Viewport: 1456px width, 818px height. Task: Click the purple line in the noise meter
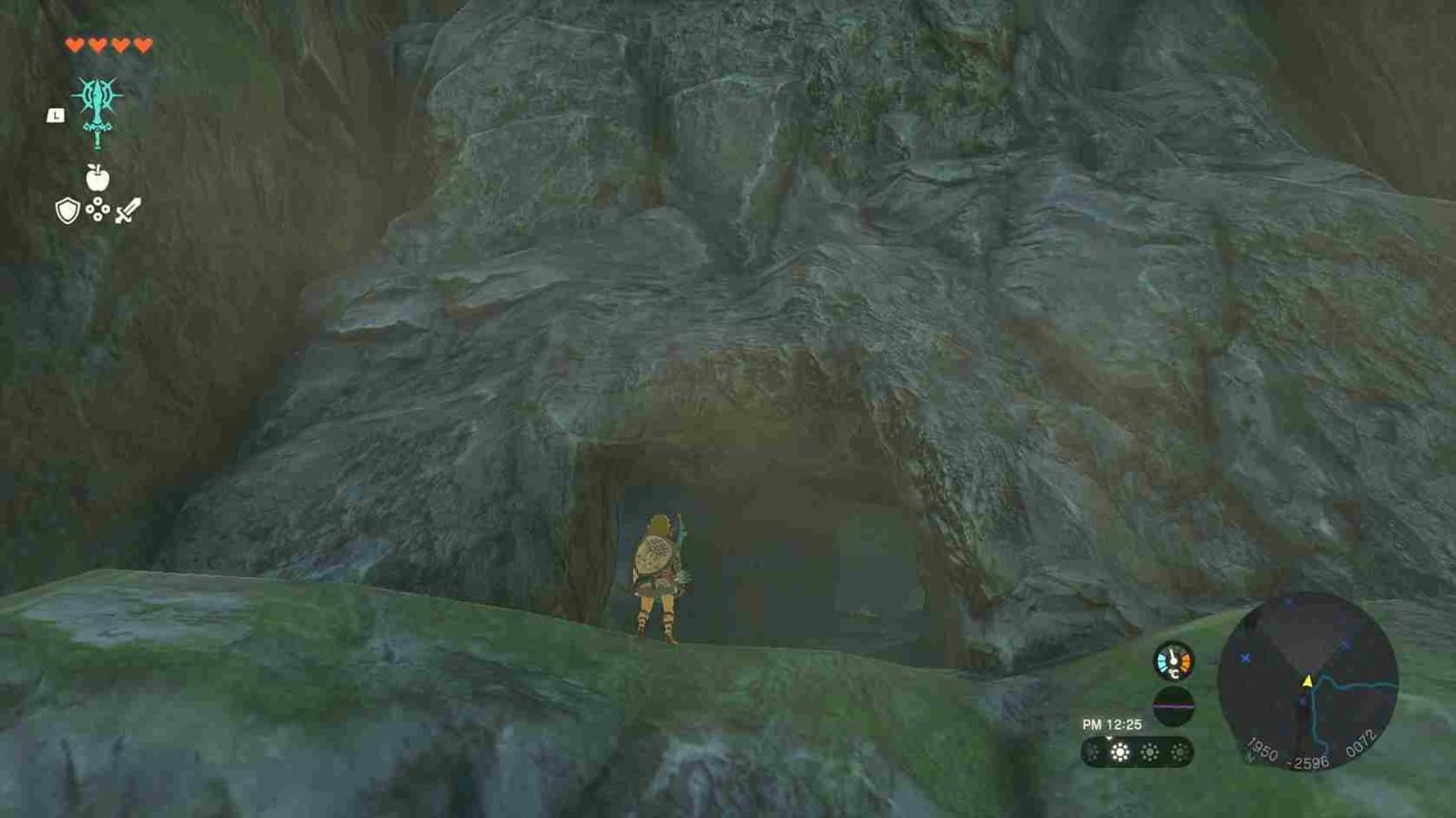(1173, 705)
